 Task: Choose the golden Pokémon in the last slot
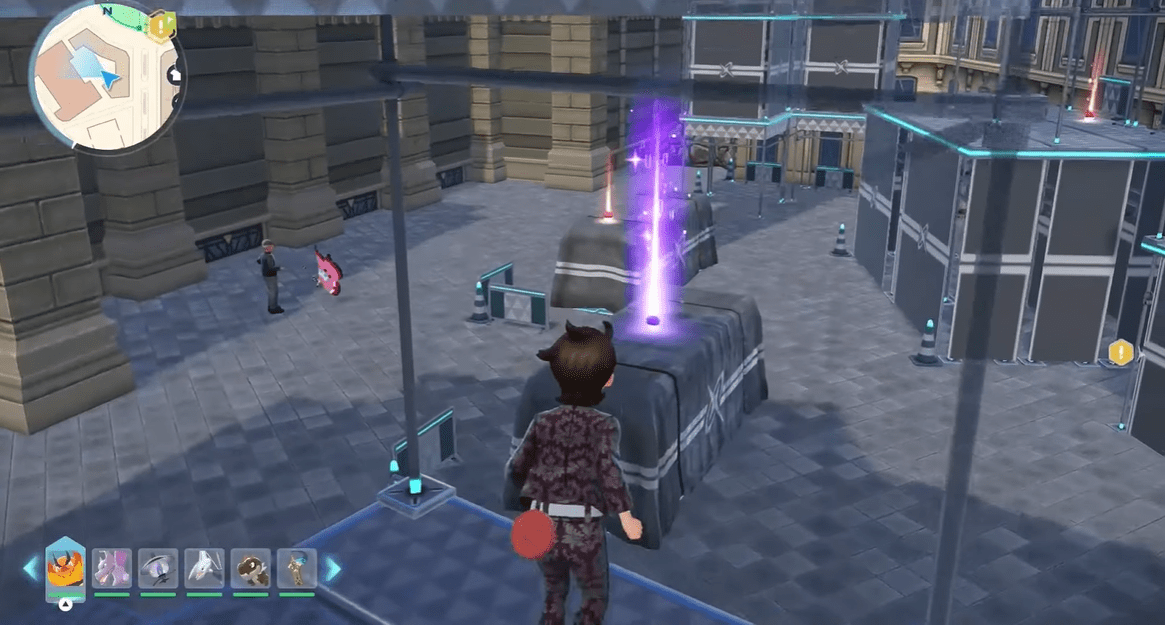pos(297,568)
